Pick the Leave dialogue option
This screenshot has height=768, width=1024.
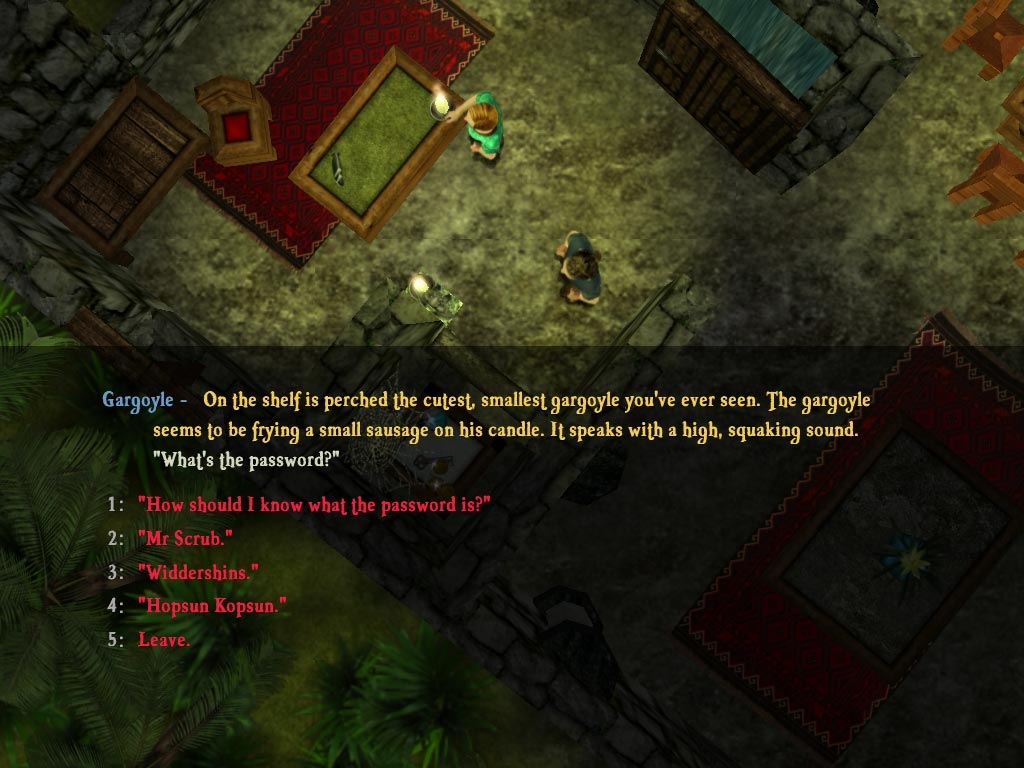click(x=164, y=640)
